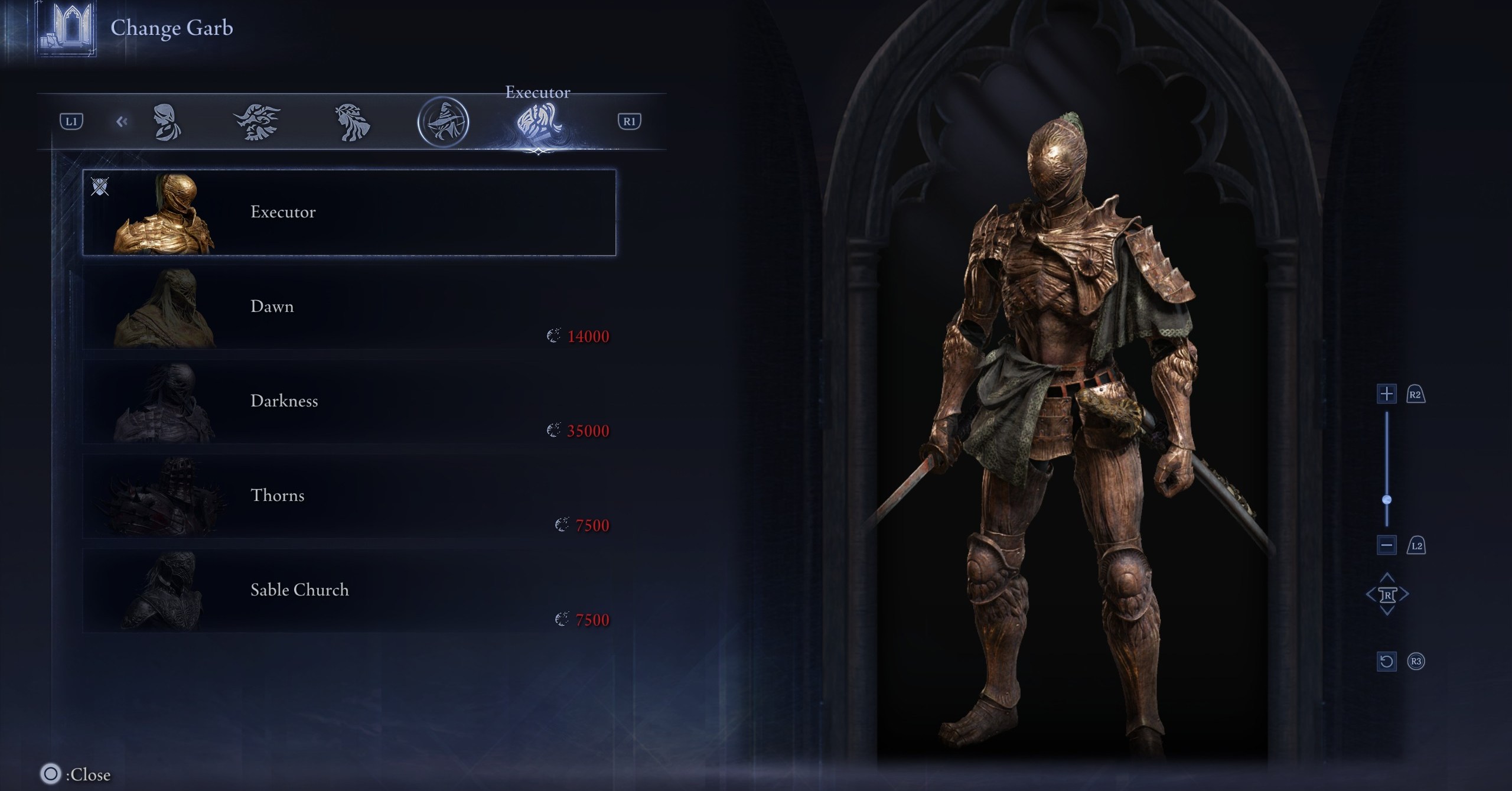Show earlier characters with double-arrow
The image size is (1512, 791).
(122, 122)
